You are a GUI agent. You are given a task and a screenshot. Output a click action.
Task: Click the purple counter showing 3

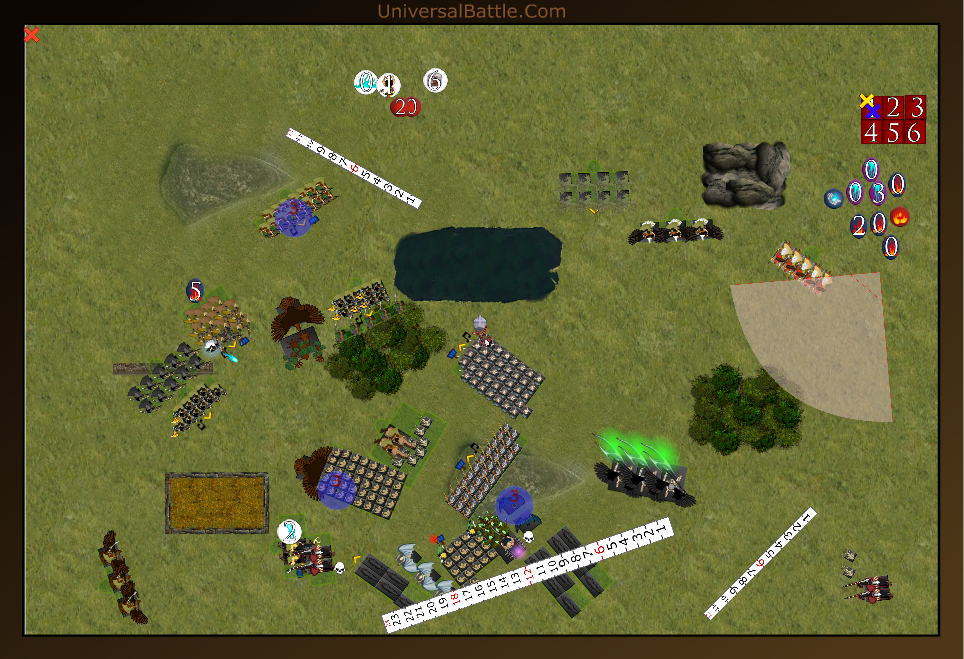877,194
